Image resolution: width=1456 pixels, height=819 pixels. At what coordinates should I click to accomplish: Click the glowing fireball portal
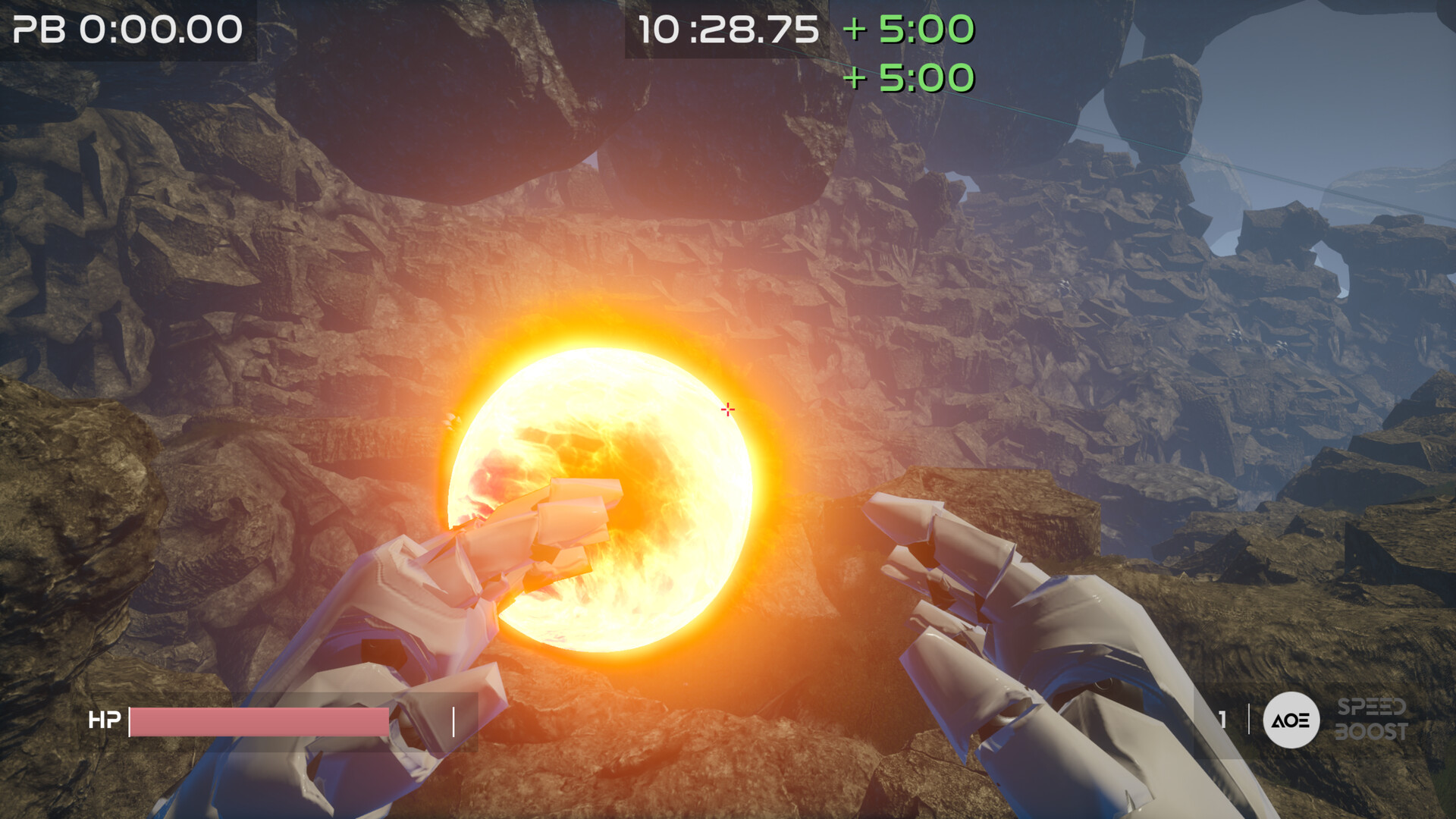607,493
